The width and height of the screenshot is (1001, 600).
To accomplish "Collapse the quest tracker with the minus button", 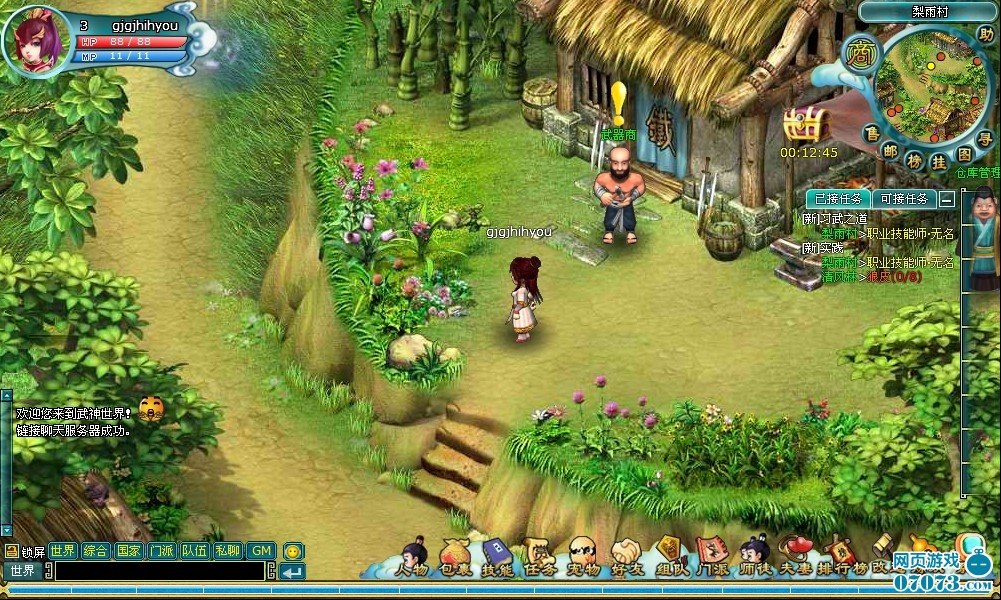I will [x=946, y=199].
